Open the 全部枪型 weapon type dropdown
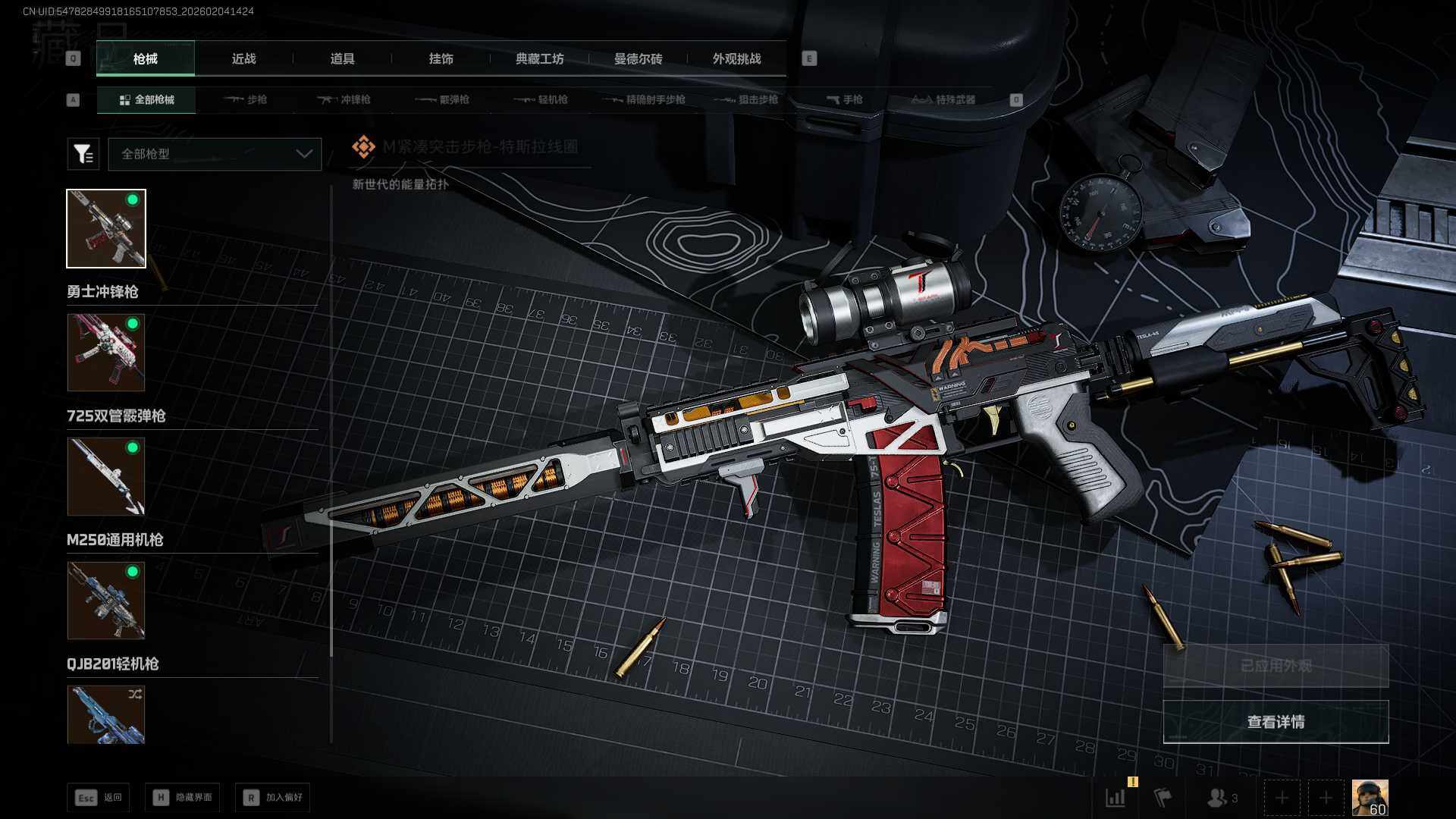This screenshot has width=1456, height=819. click(215, 154)
